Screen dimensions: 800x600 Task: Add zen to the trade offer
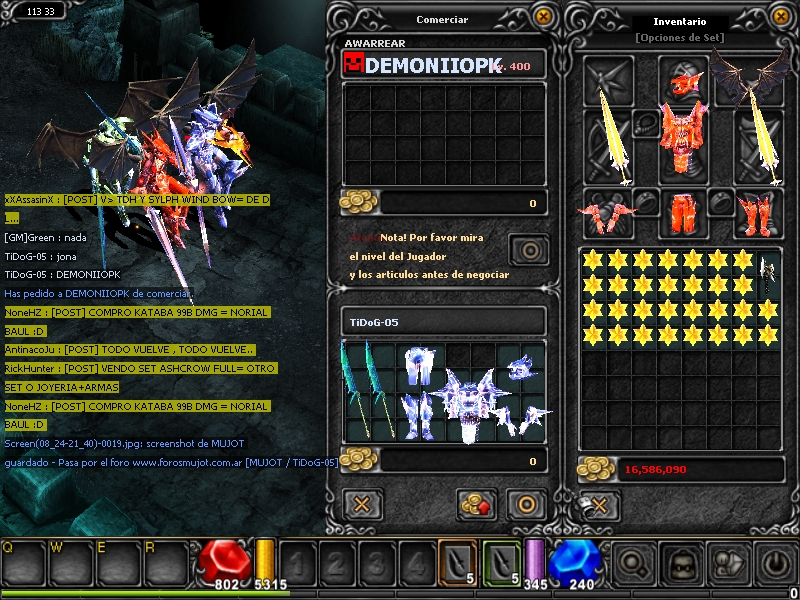478,504
